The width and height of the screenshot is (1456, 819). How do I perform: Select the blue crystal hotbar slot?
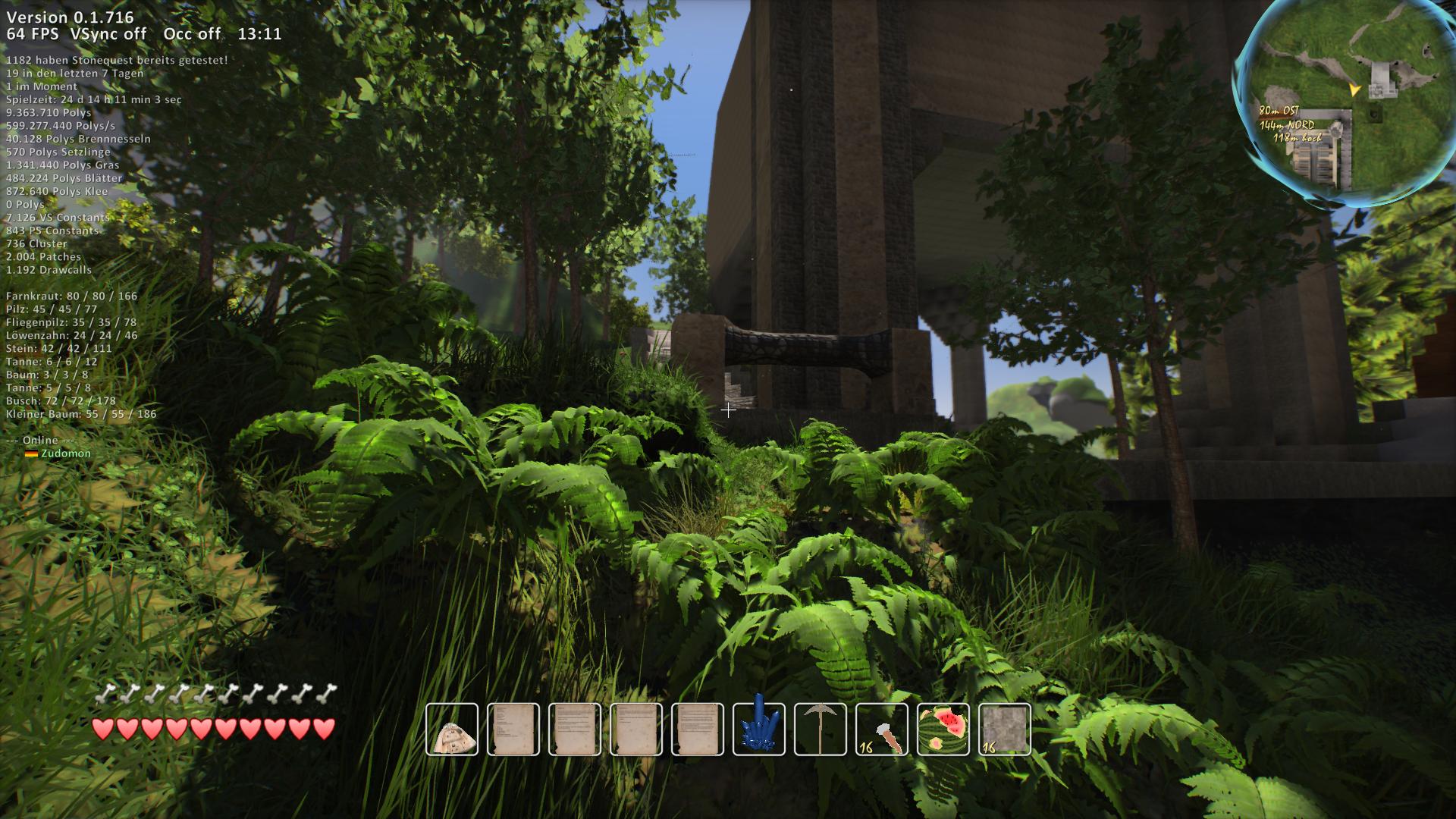759,730
